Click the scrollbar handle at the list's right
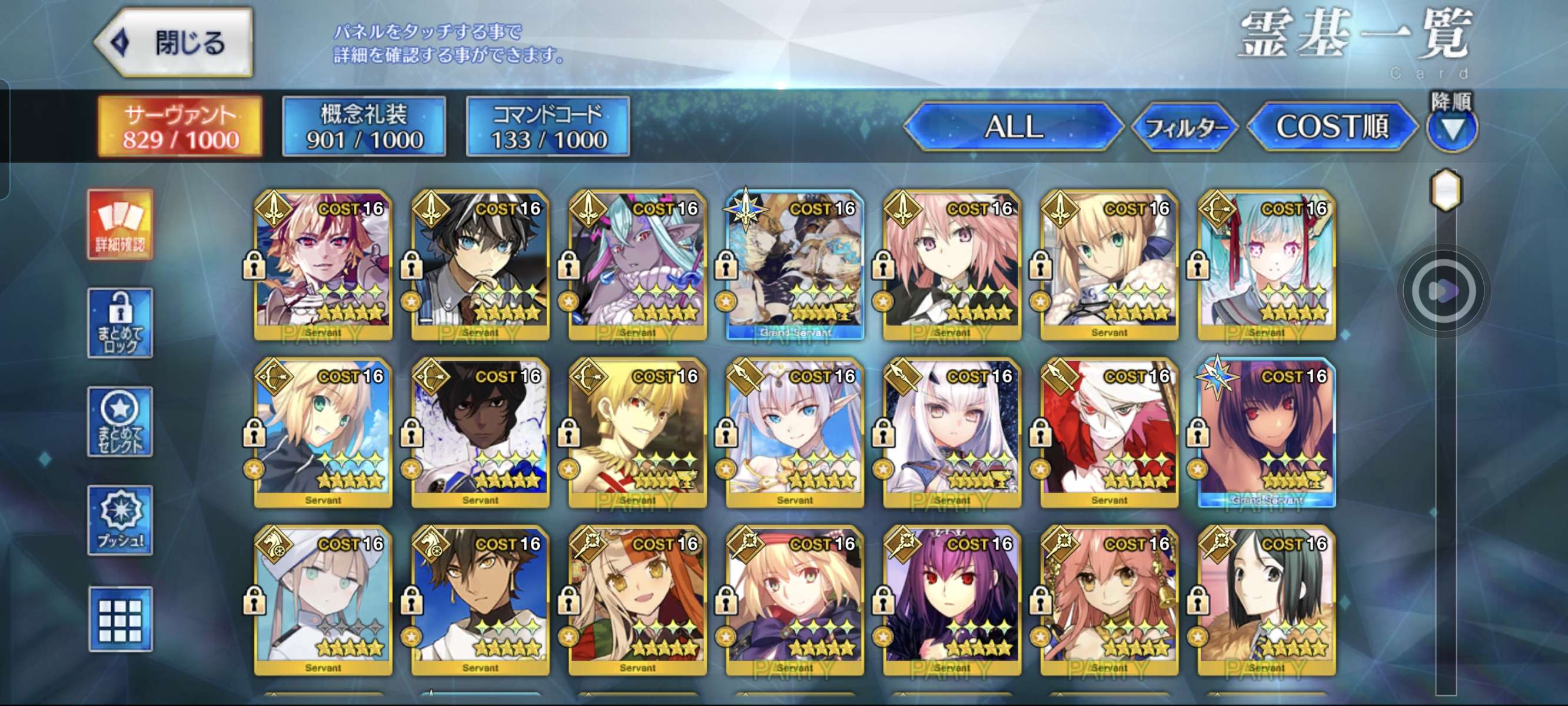Screen dimensions: 1568x706 [x=1446, y=191]
